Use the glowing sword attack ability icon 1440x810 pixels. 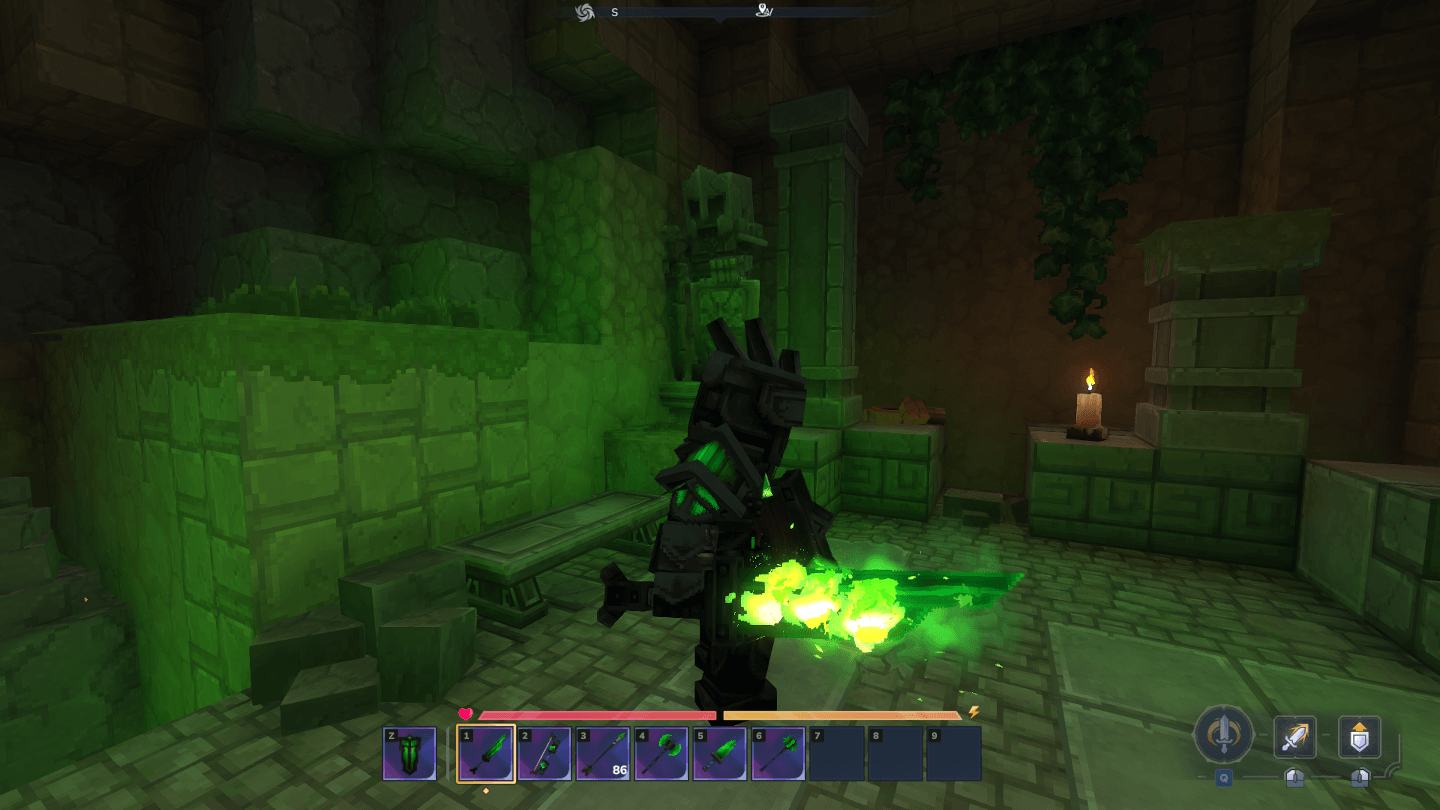tap(1295, 738)
